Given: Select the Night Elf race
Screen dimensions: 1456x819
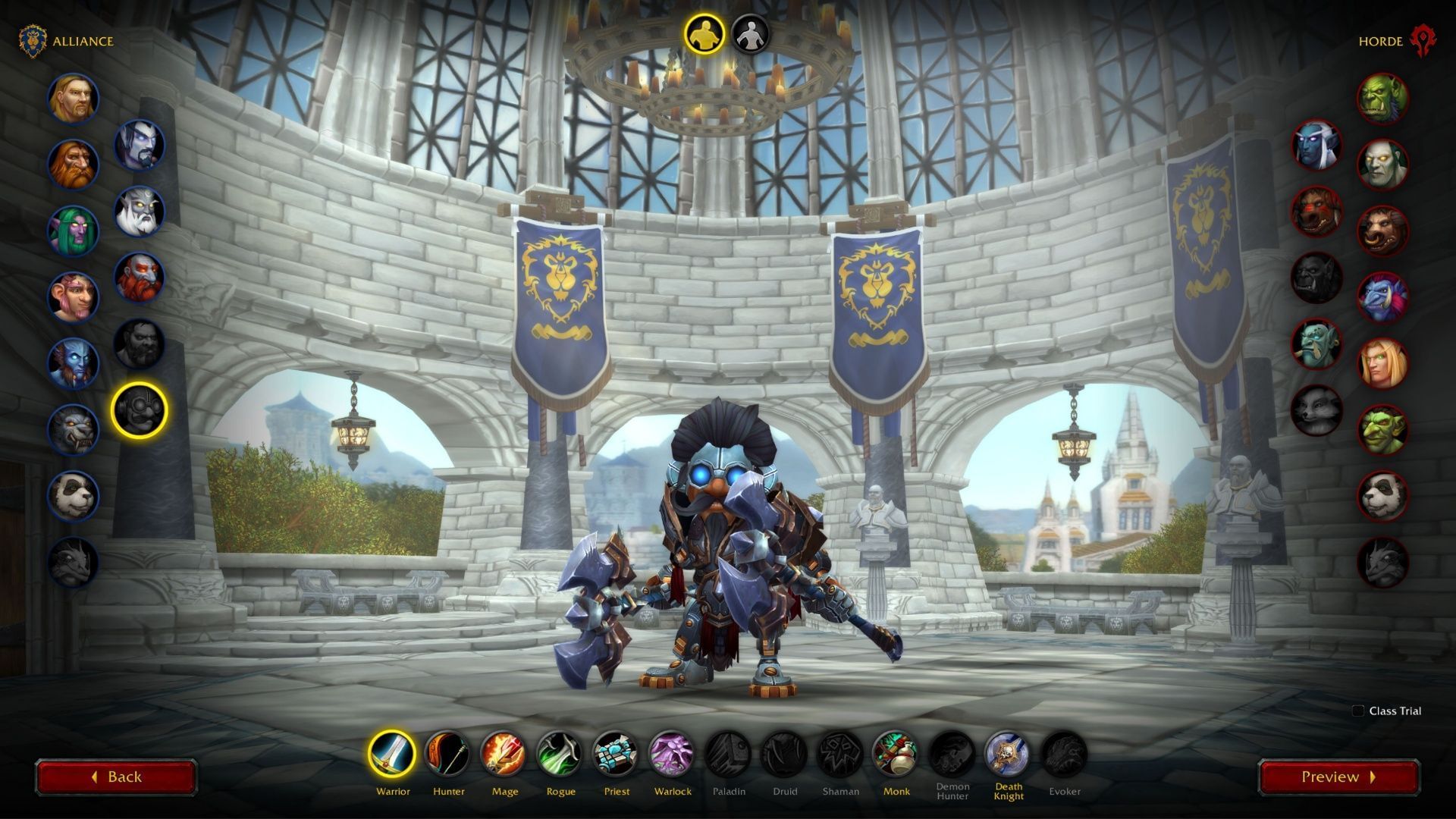Looking at the screenshot, I should pos(74,231).
